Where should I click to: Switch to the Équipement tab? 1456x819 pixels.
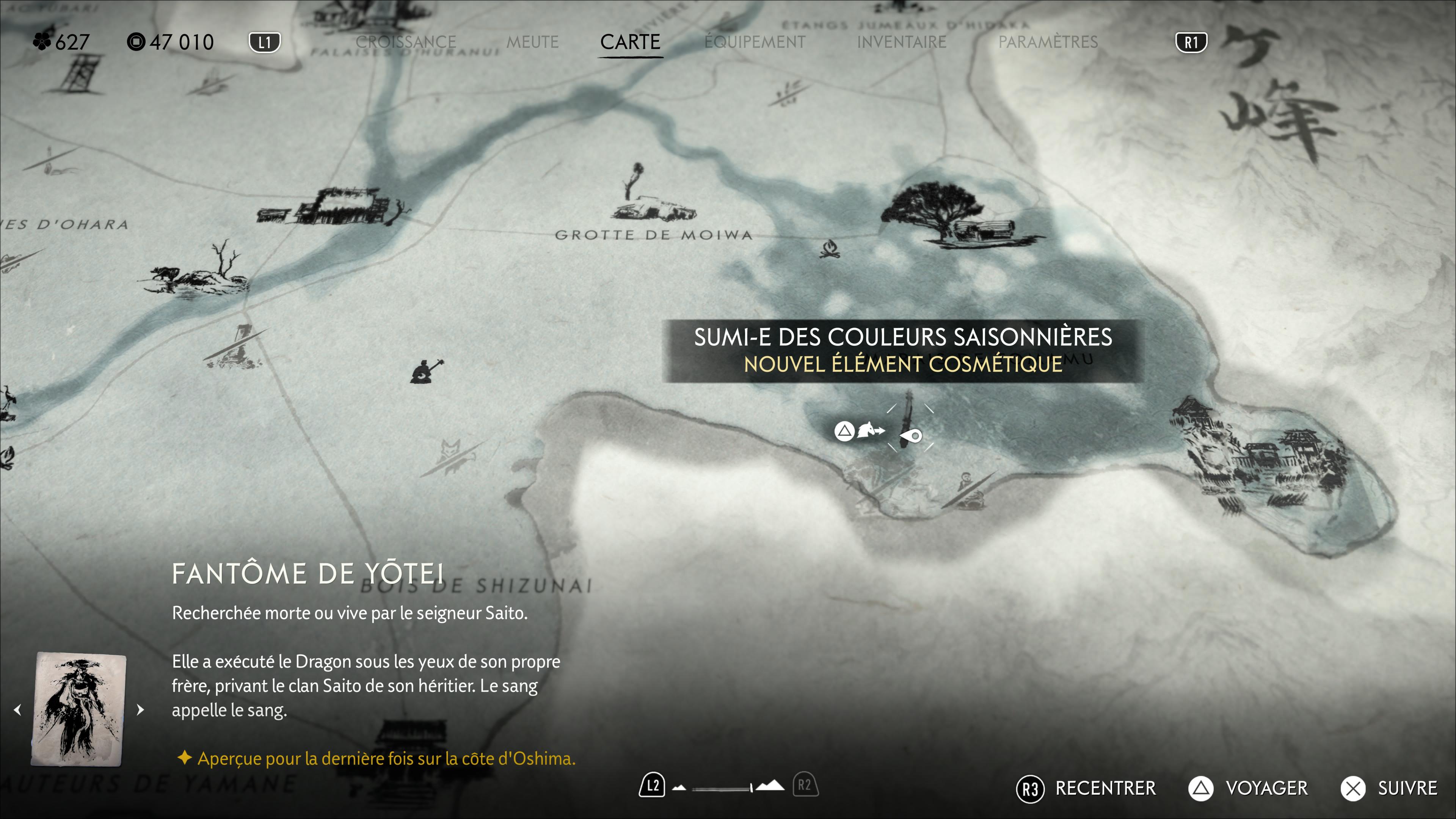pyautogui.click(x=755, y=42)
